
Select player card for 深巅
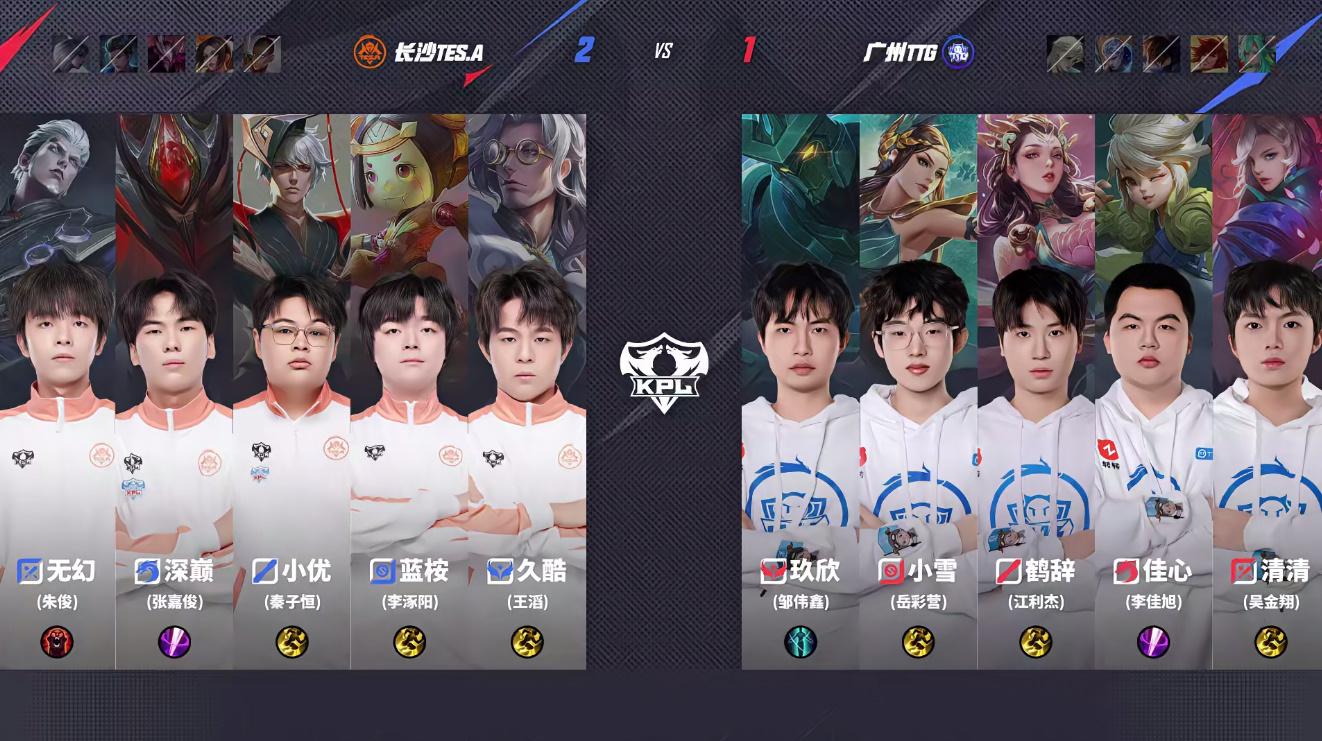pos(174,390)
